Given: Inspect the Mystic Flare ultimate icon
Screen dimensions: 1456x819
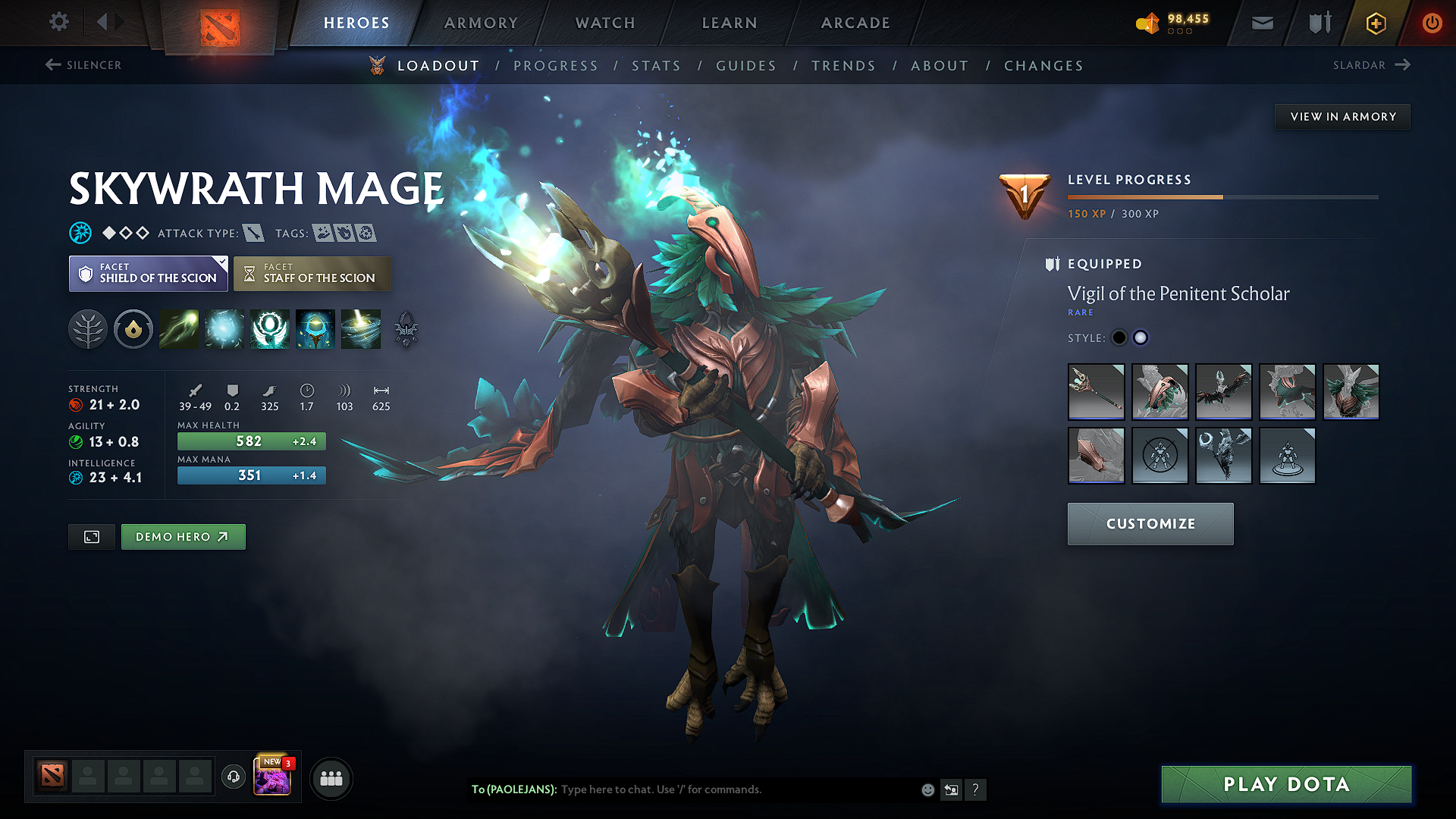Looking at the screenshot, I should 360,329.
